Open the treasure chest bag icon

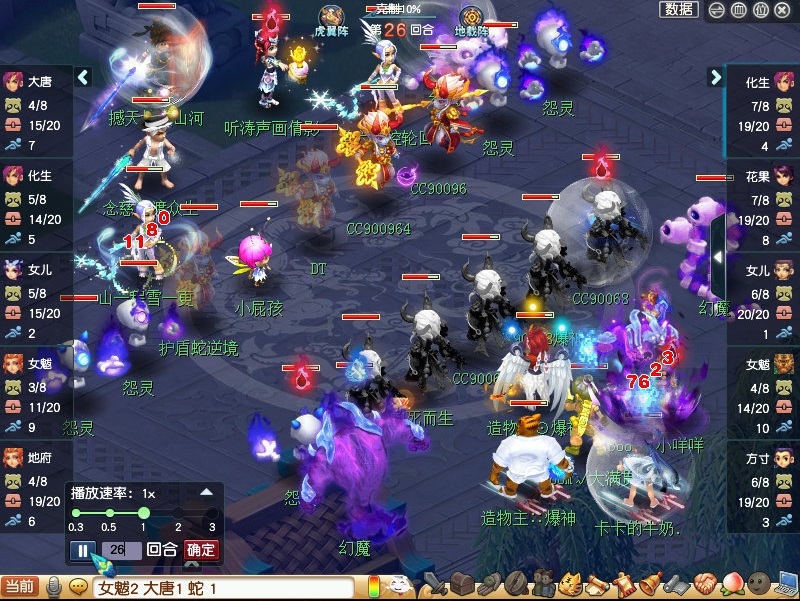point(461,585)
